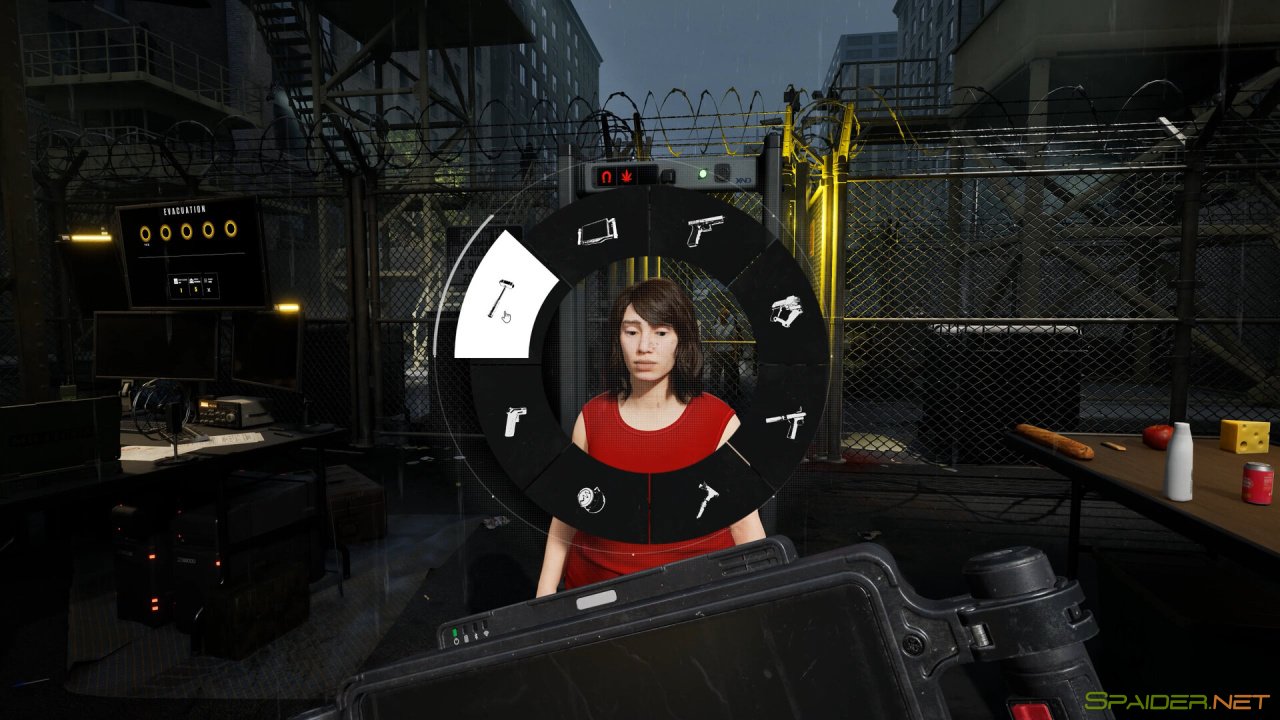Toggle the green LED on the handheld scanner
This screenshot has height=720, width=1280.
coord(454,632)
